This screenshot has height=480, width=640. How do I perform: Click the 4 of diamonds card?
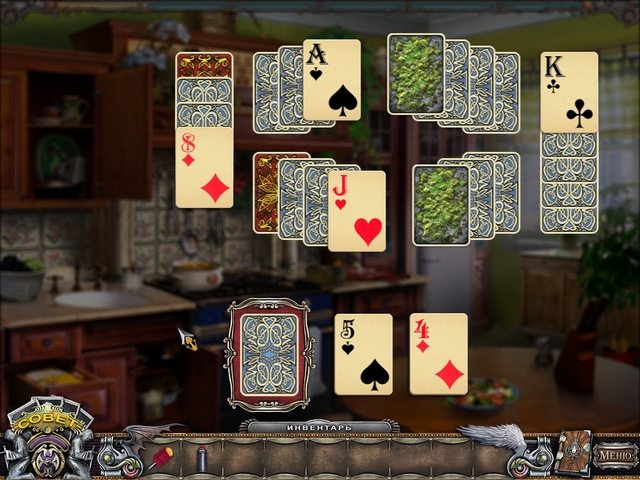point(438,354)
